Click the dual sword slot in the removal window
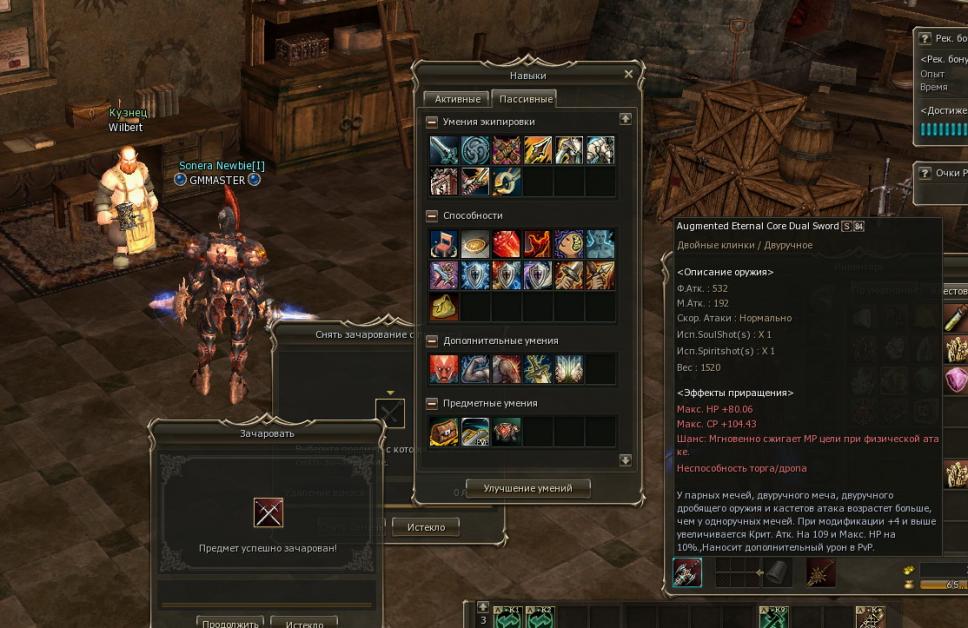This screenshot has height=628, width=968. [x=390, y=413]
